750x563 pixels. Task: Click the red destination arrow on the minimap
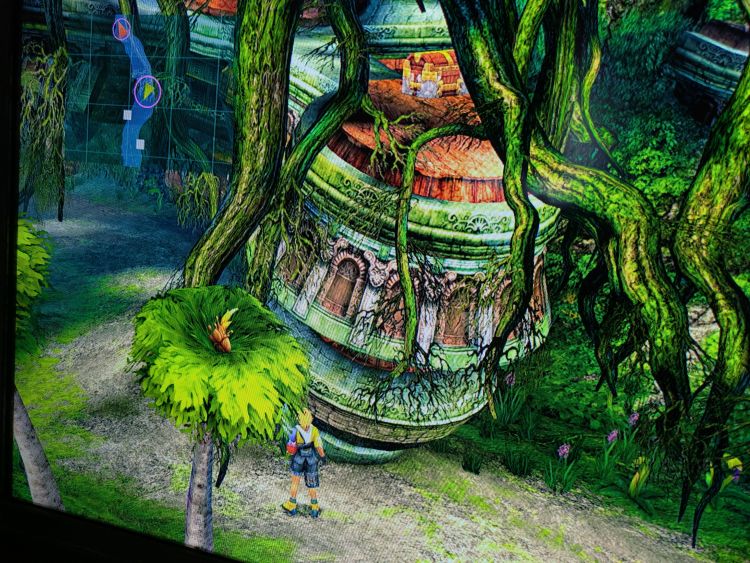pyautogui.click(x=121, y=28)
